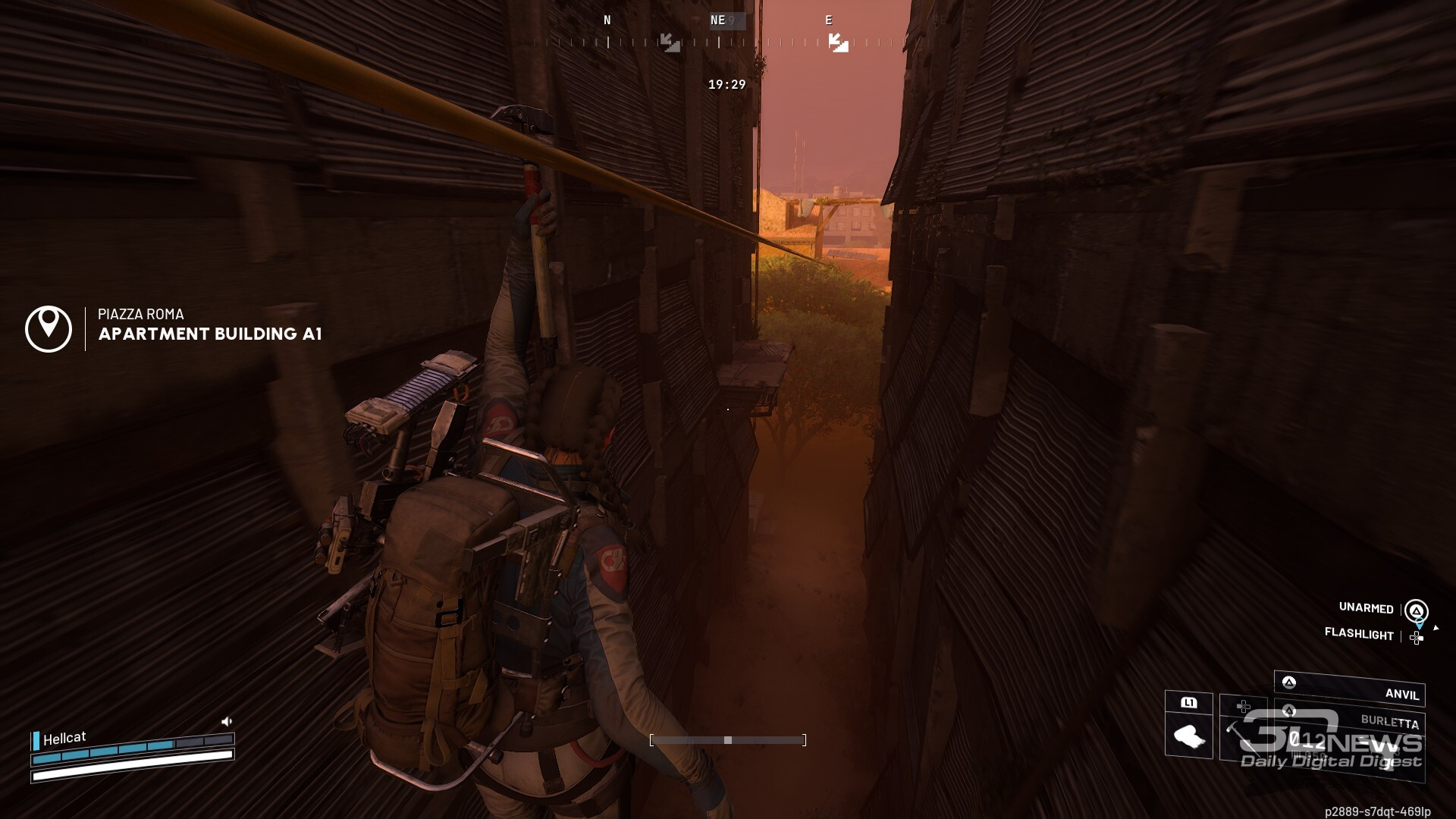
Task: Click the dimmed stairs marker on the compass
Action: coord(670,42)
